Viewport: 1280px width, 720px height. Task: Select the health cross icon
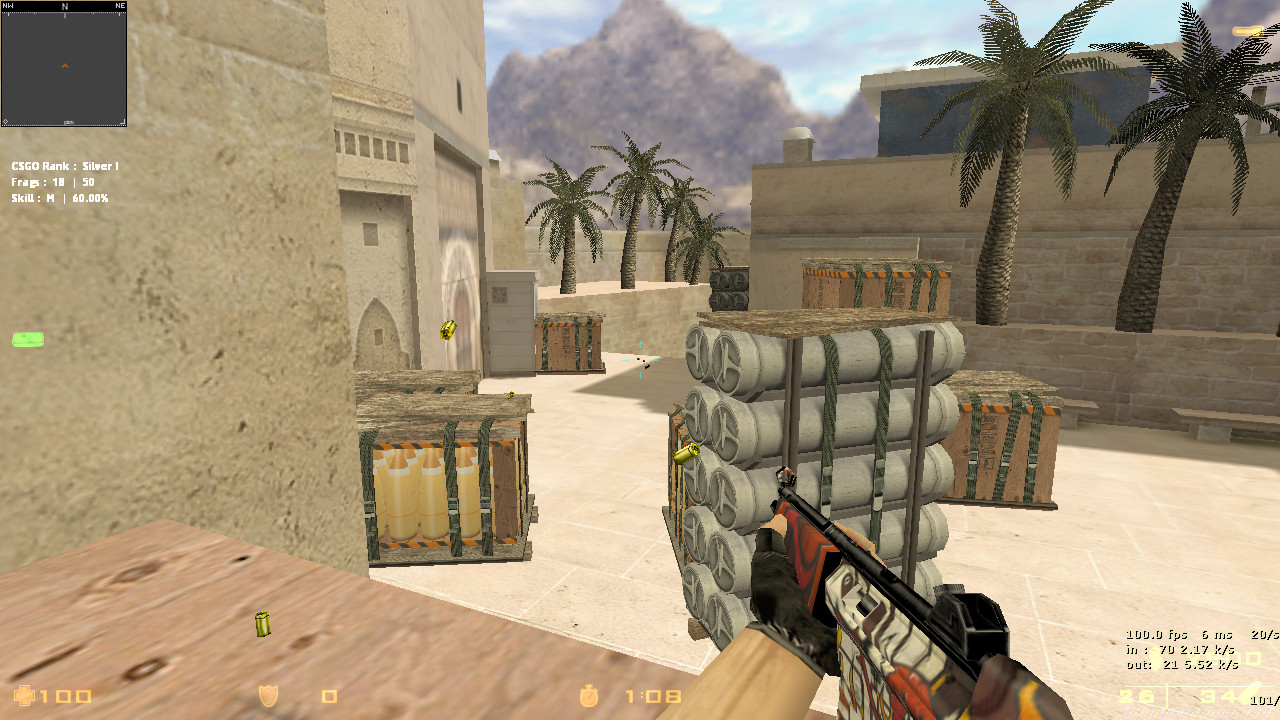23,696
